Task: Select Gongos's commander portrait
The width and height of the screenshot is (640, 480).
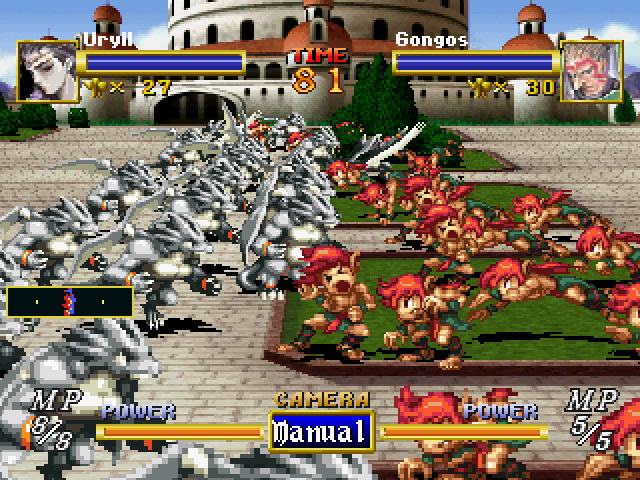Action: [592, 70]
